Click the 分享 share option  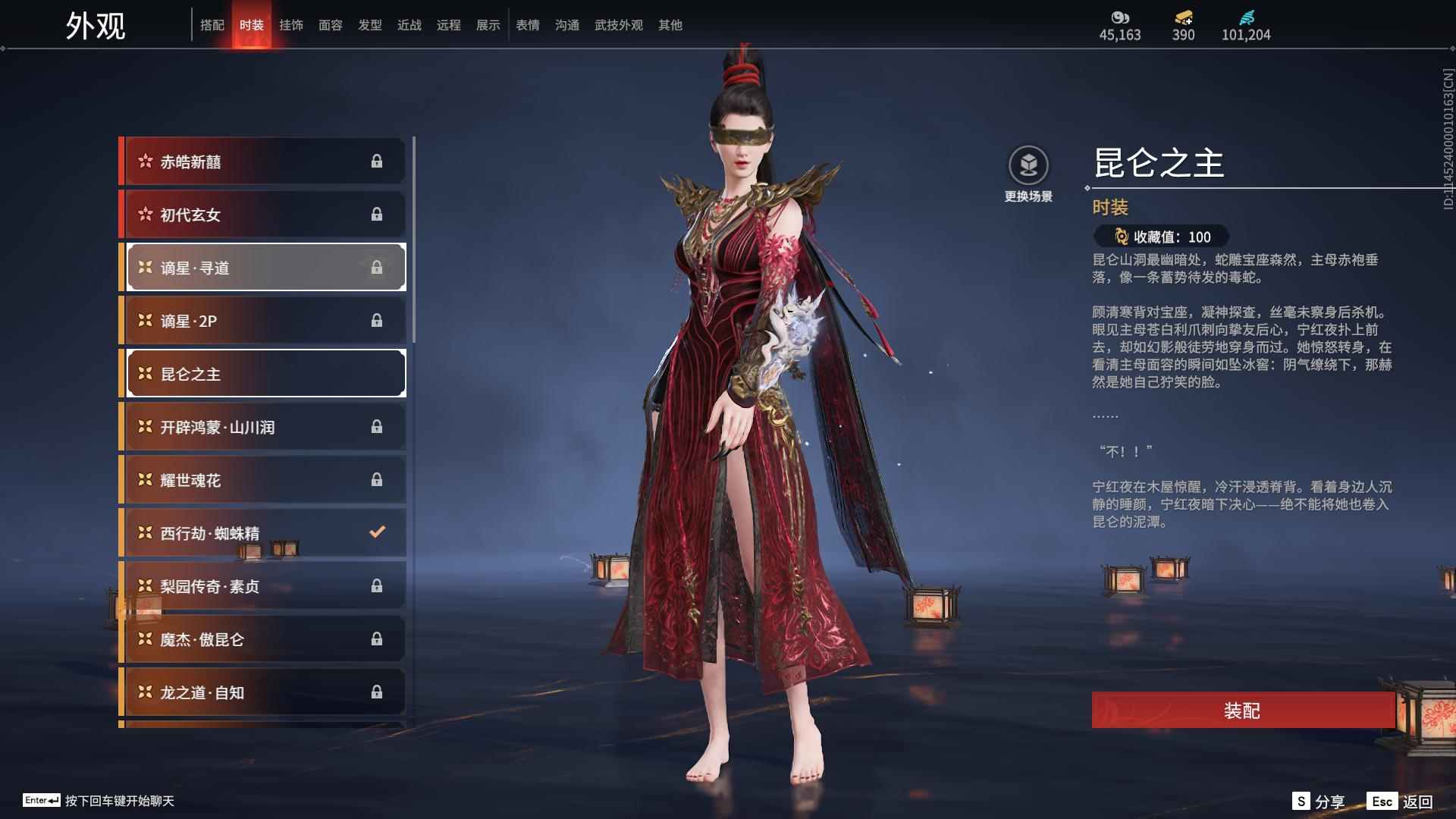point(1322,800)
